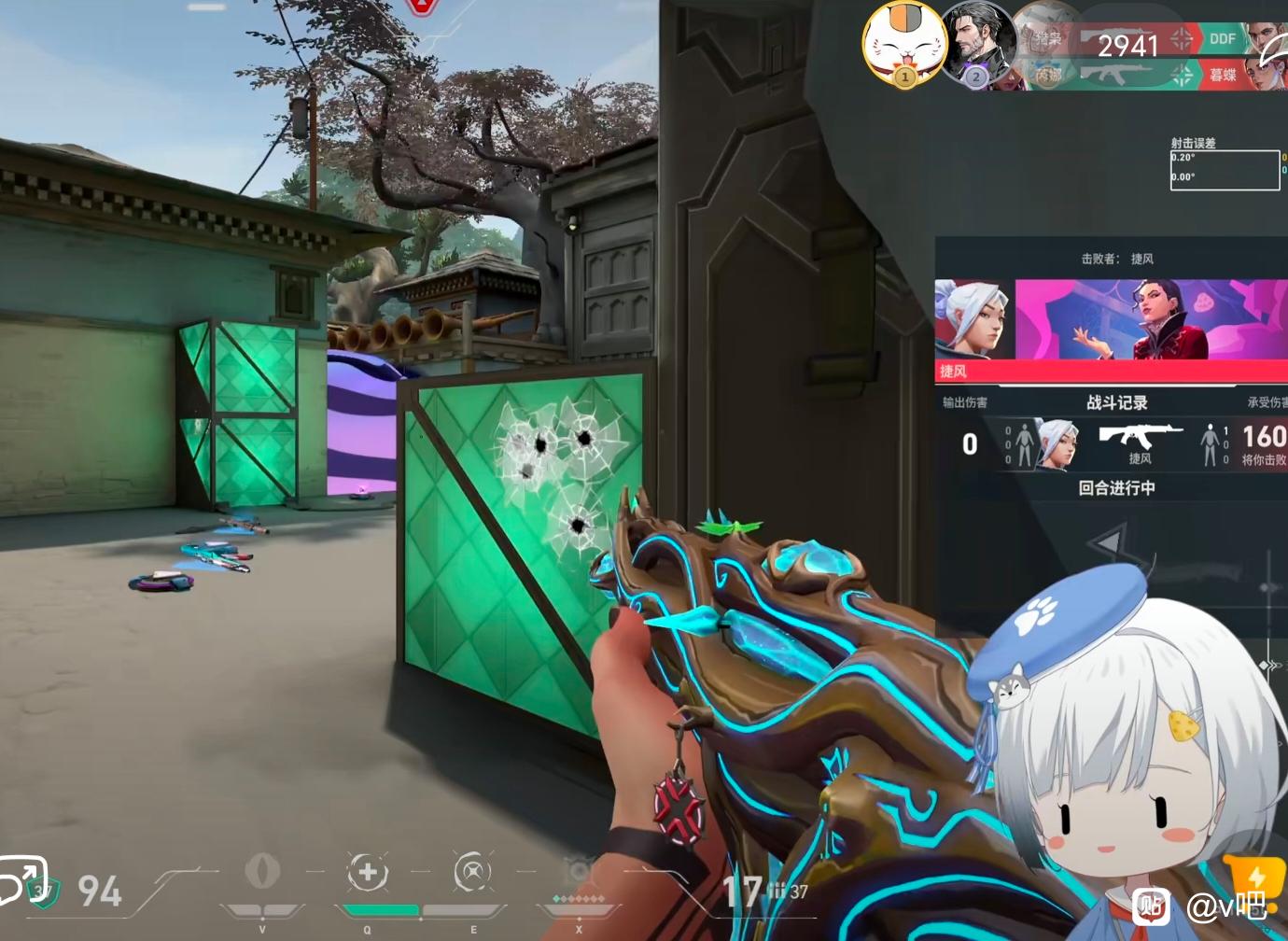This screenshot has height=941, width=1288.
Task: Click the shield armor icon
Action: coord(42,892)
